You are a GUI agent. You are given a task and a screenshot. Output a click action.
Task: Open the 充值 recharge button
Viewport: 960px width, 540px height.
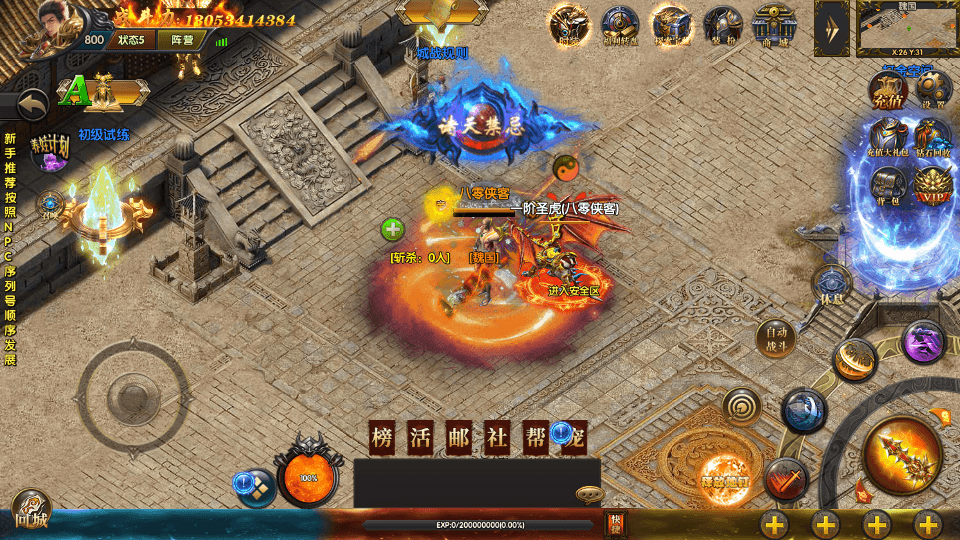[888, 92]
